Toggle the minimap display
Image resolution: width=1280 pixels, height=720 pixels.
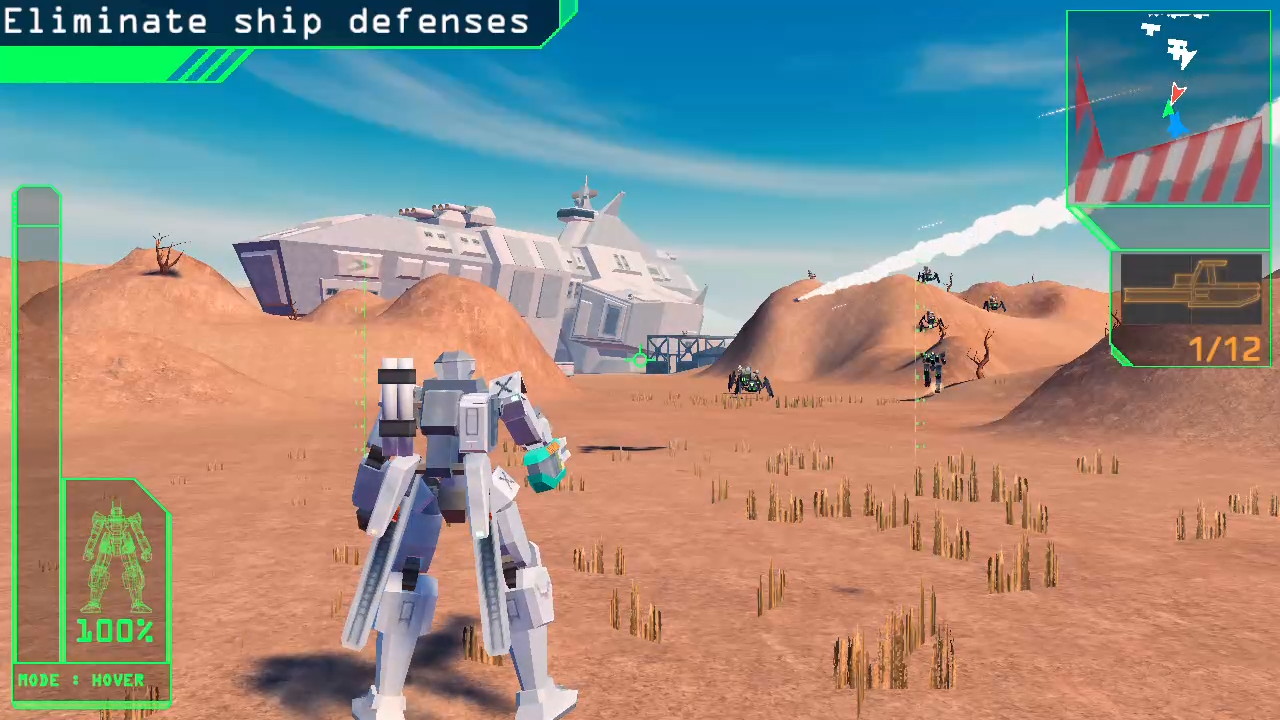(1168, 108)
